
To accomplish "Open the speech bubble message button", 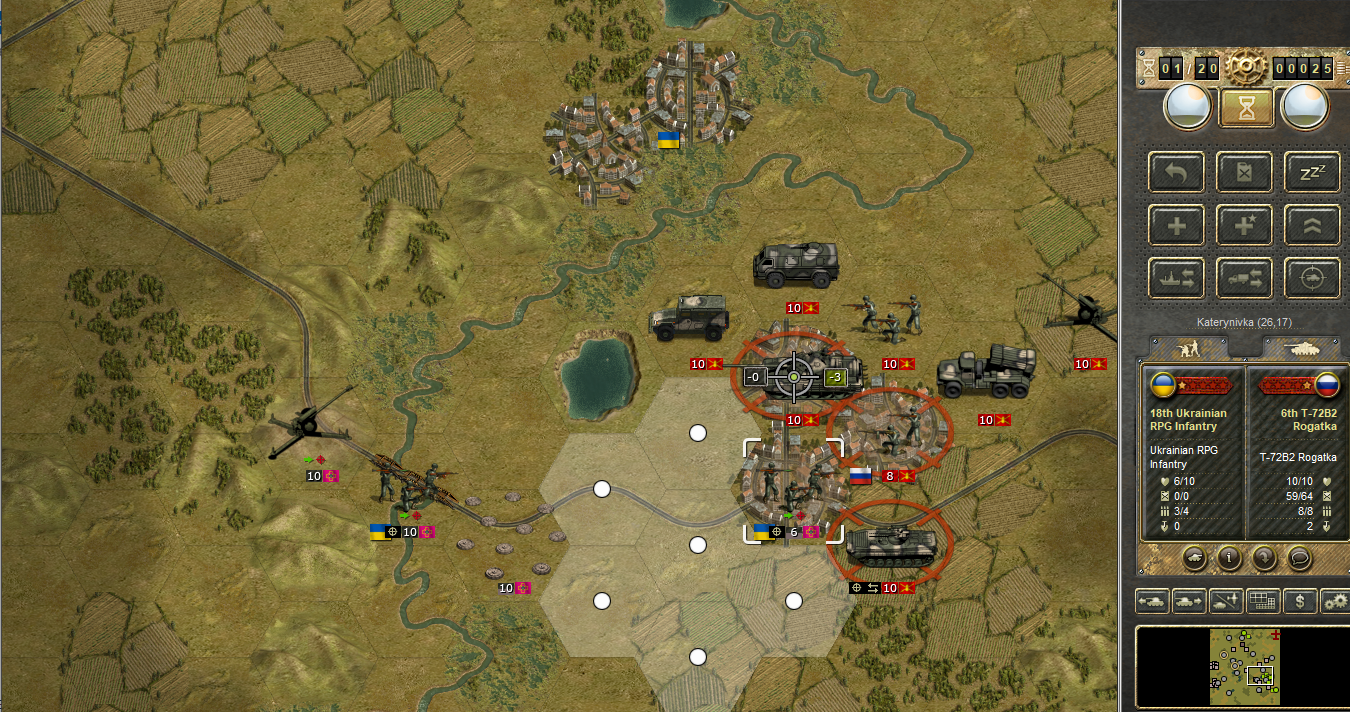I will tap(1300, 558).
